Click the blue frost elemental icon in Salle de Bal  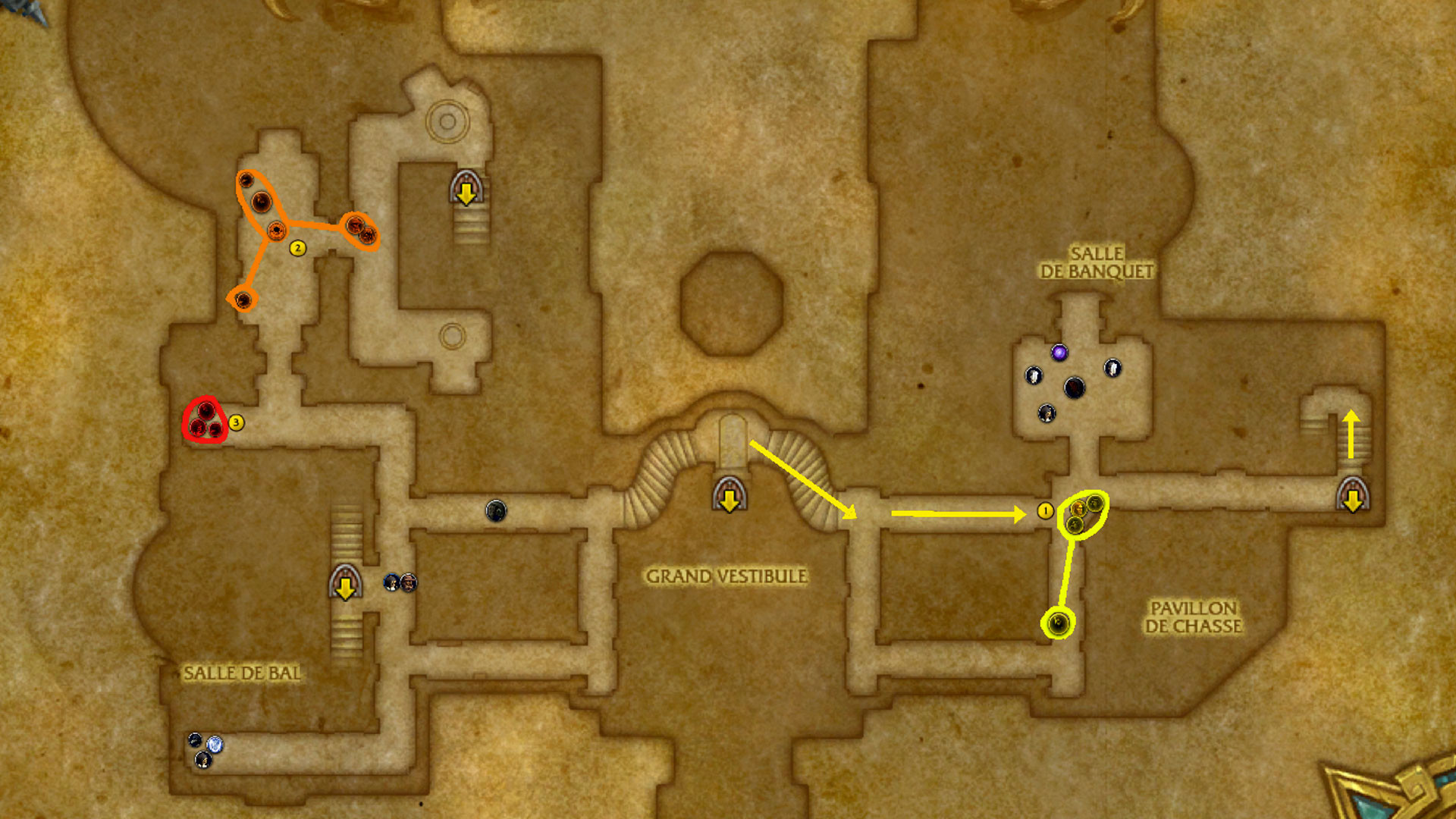(216, 745)
